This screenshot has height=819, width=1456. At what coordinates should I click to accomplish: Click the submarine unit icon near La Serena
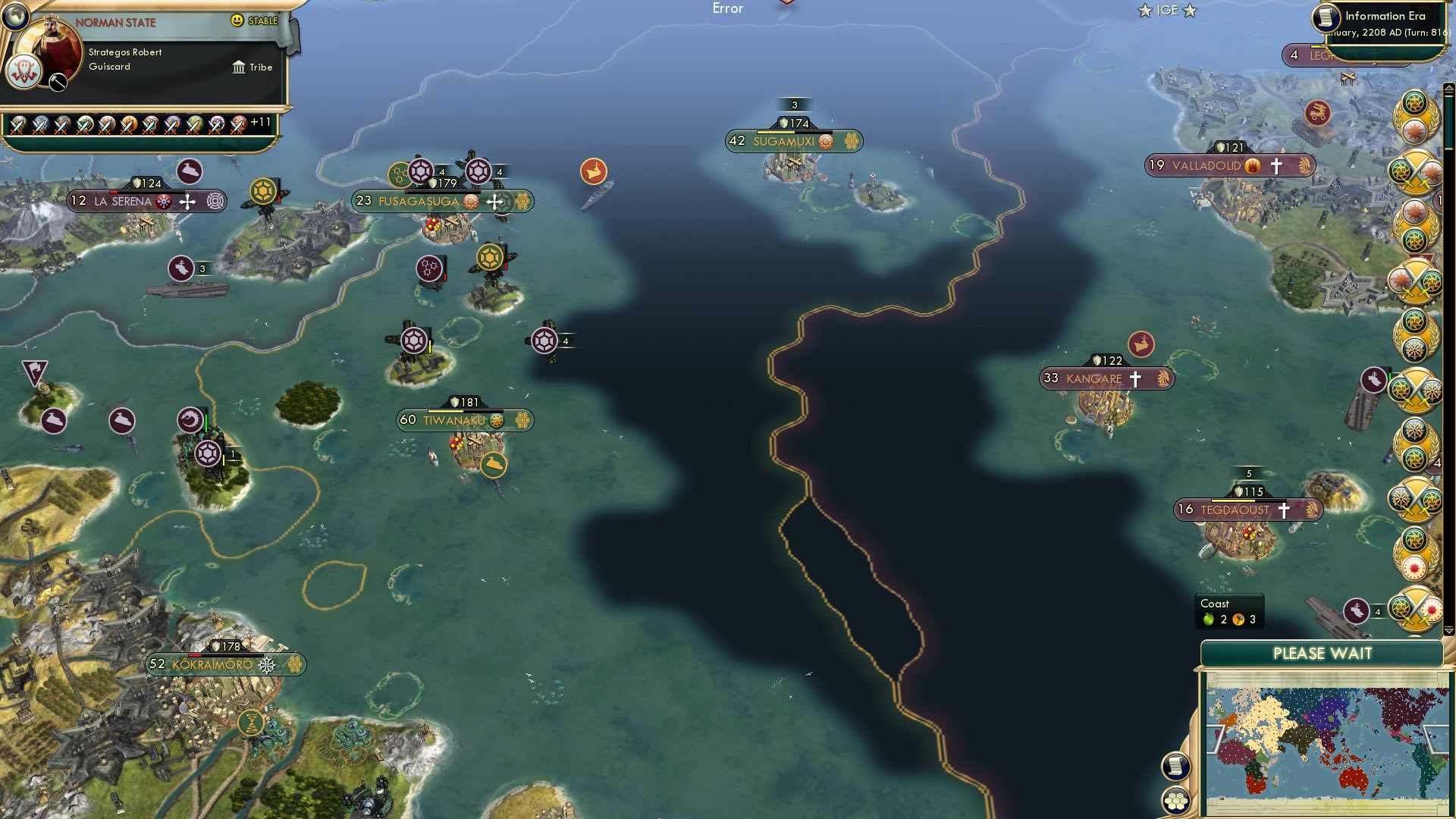click(190, 170)
